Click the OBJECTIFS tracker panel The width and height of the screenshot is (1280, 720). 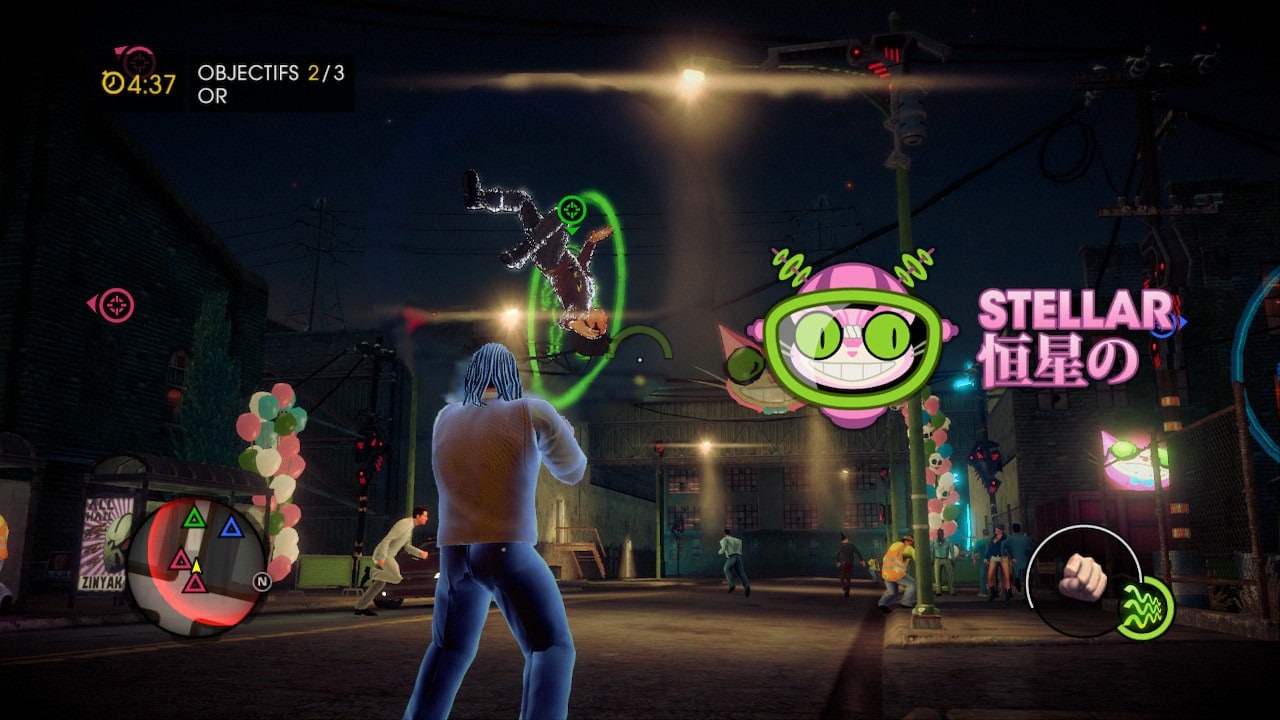(x=271, y=84)
